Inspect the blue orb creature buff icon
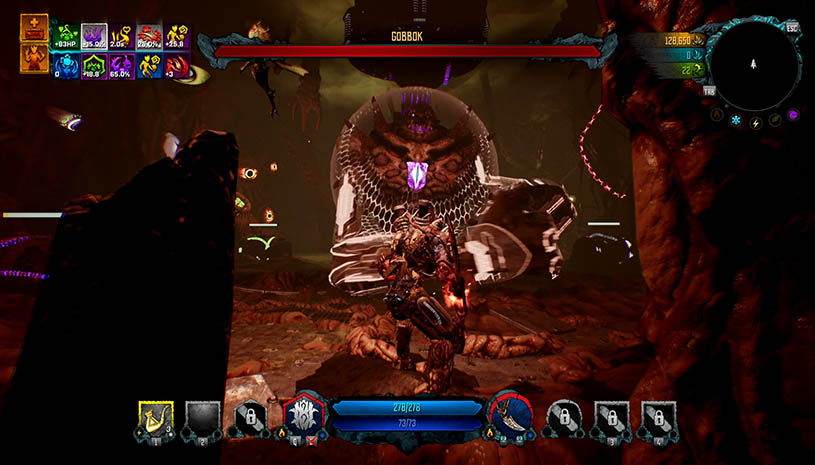This screenshot has width=815, height=465. tap(66, 66)
